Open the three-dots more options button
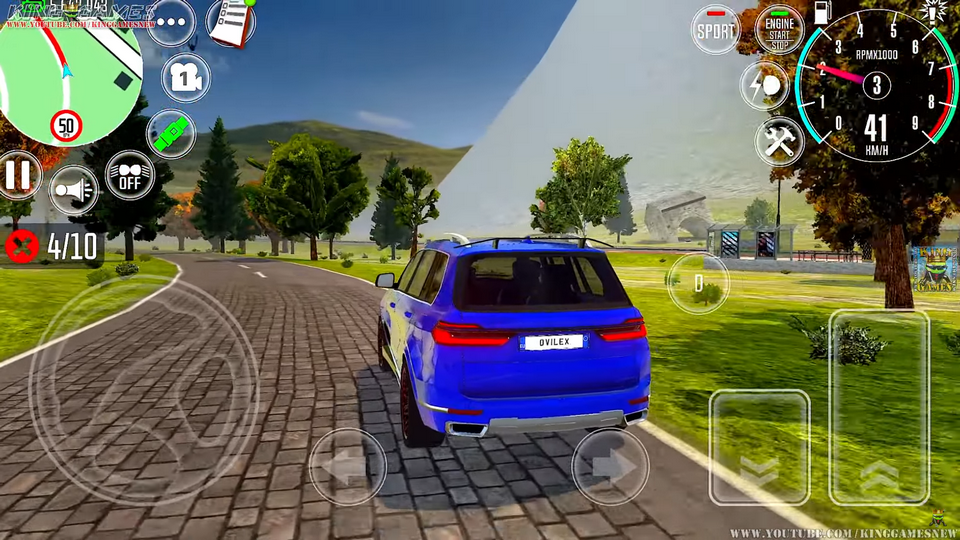This screenshot has height=540, width=960. coord(171,22)
